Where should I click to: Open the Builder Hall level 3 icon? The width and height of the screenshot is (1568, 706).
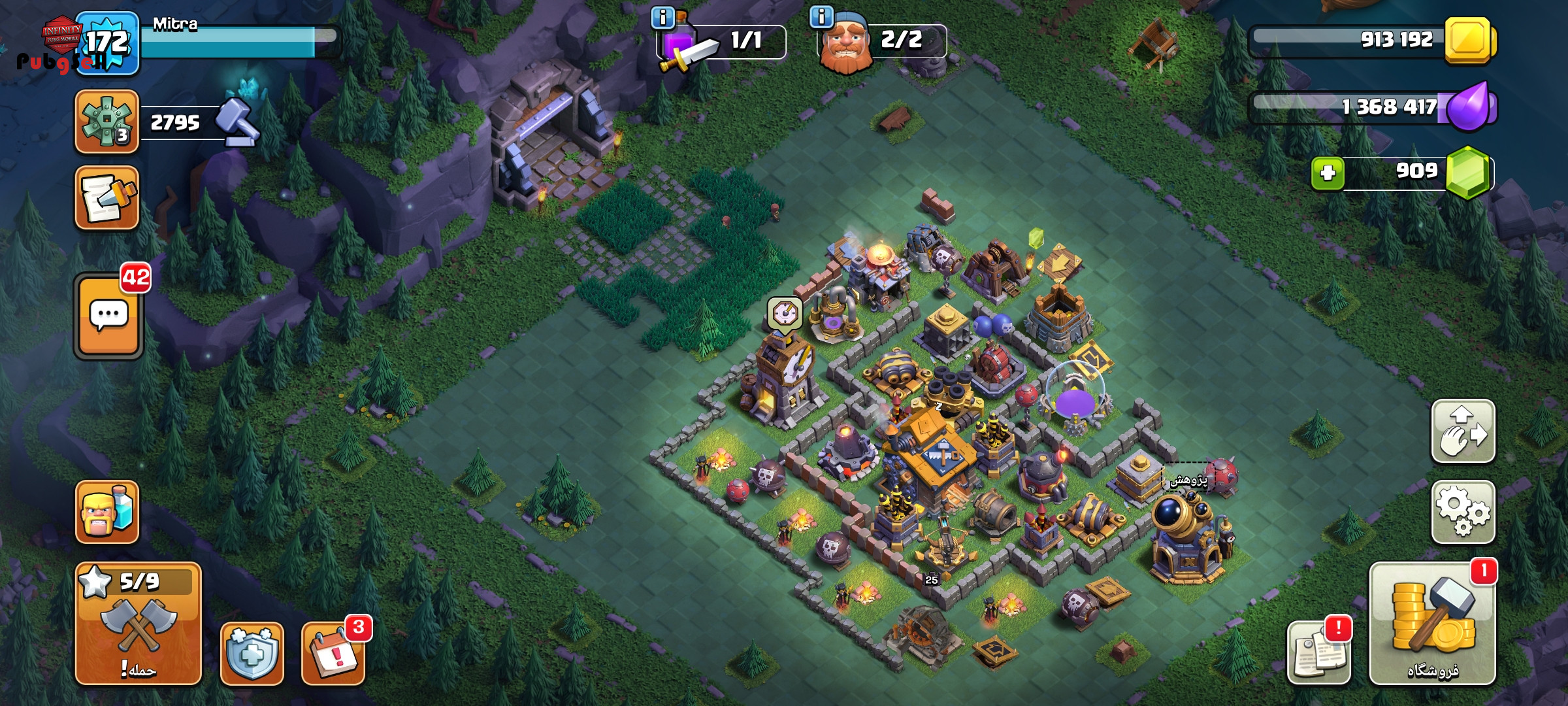click(107, 122)
